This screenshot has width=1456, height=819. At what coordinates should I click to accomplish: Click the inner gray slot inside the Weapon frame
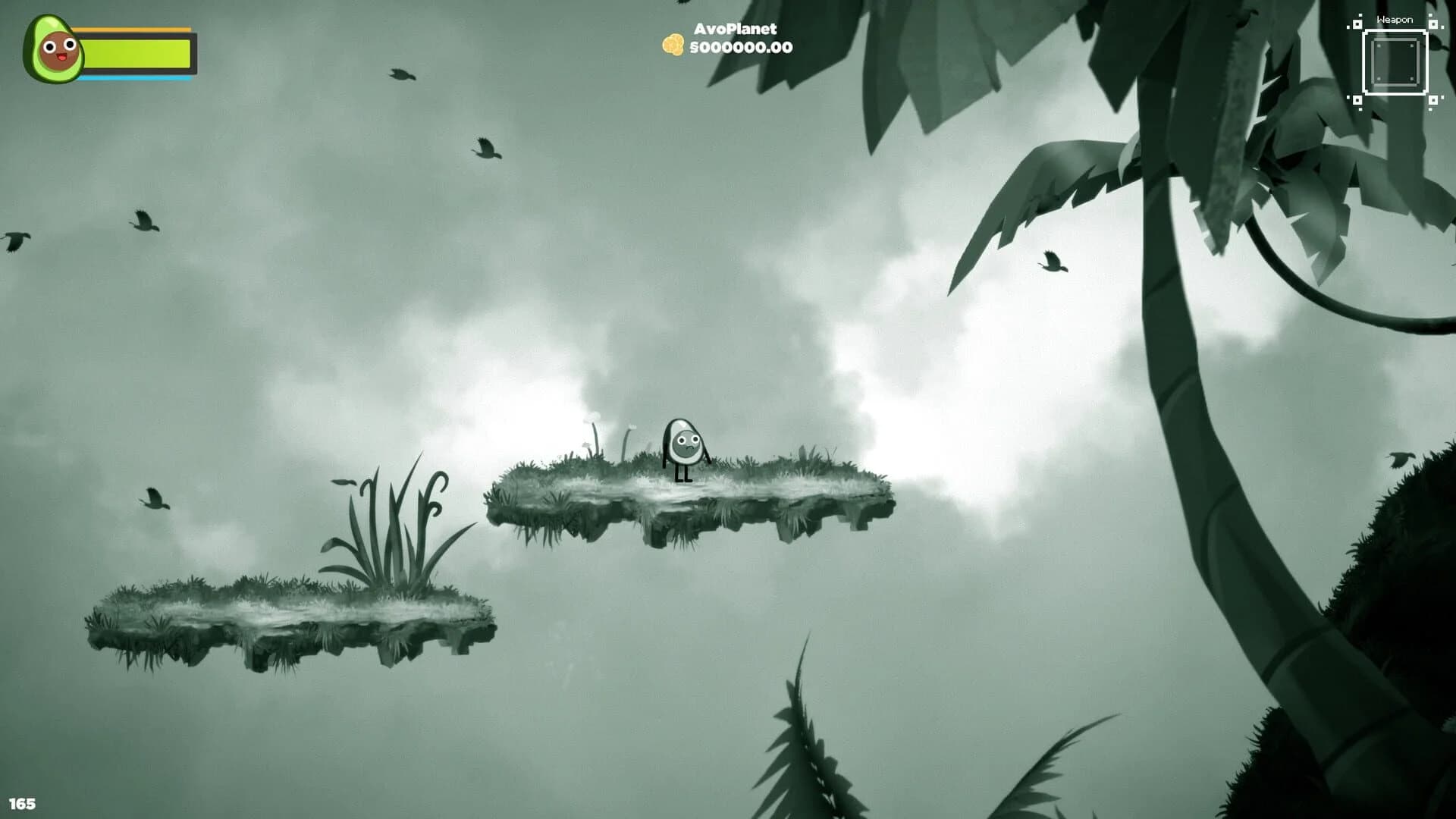point(1395,62)
